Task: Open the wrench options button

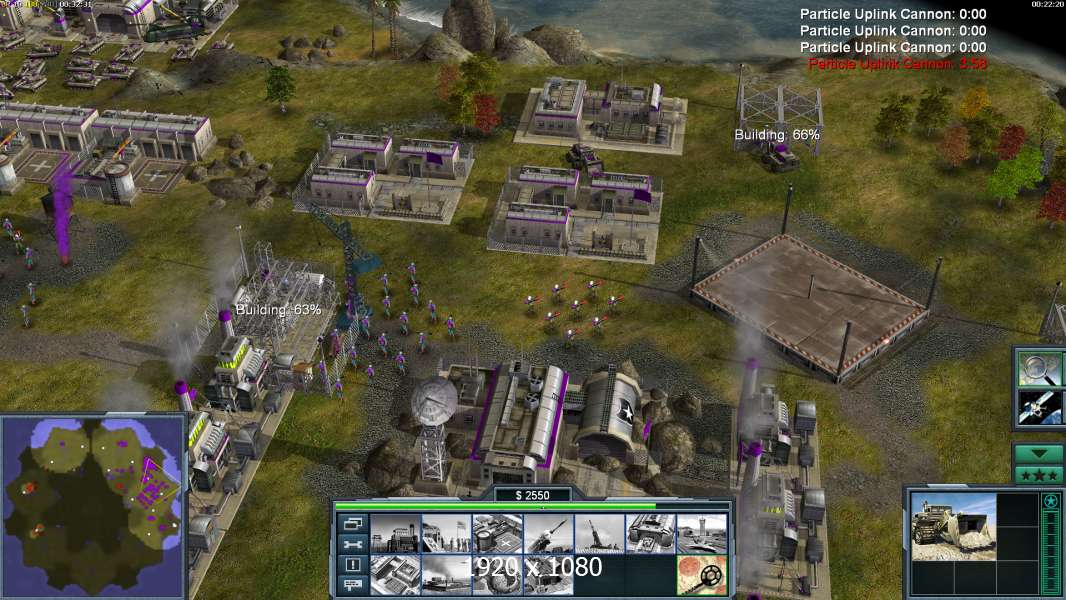Action: tap(353, 544)
